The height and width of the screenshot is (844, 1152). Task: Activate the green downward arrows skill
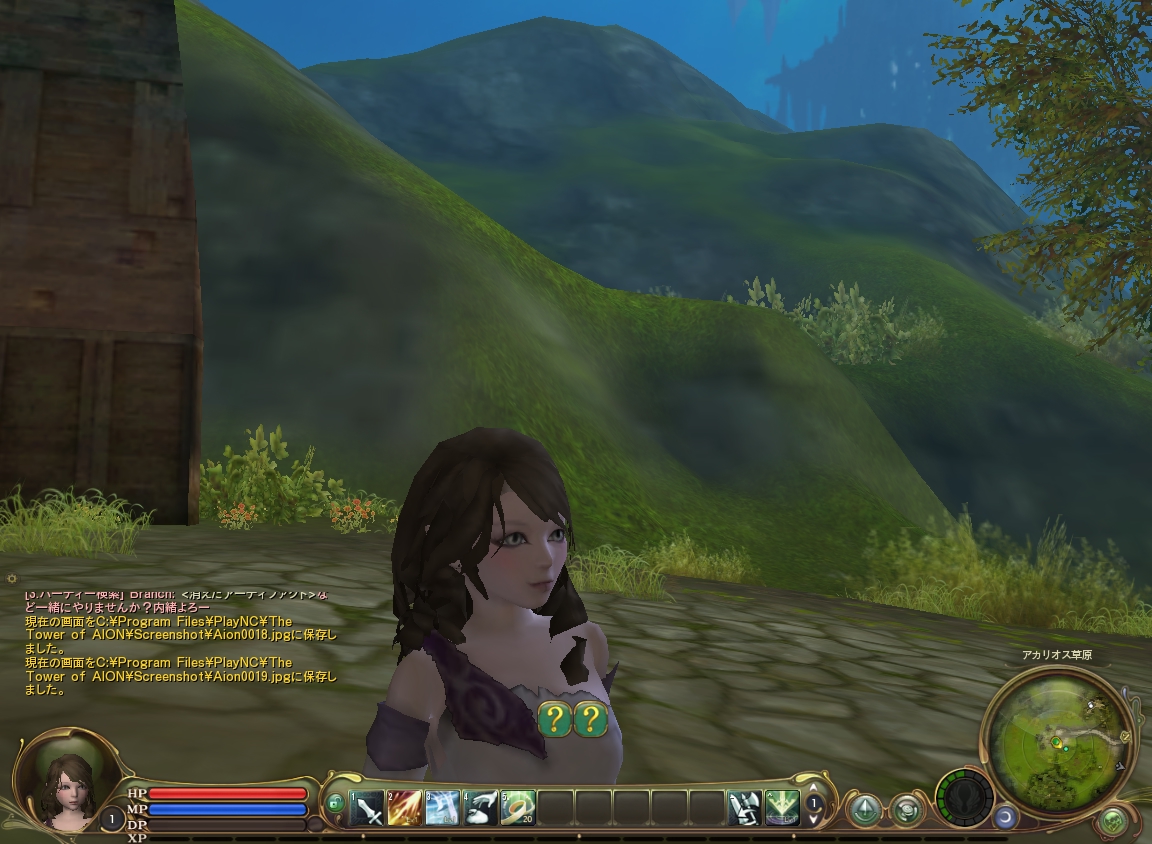(782, 806)
